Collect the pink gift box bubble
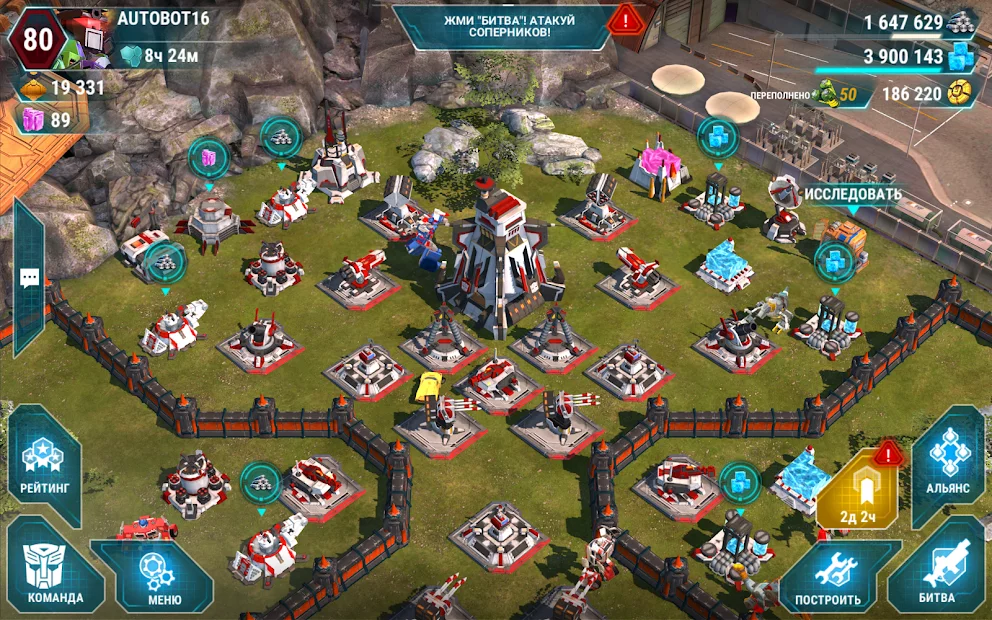Viewport: 992px width, 620px height. point(209,157)
